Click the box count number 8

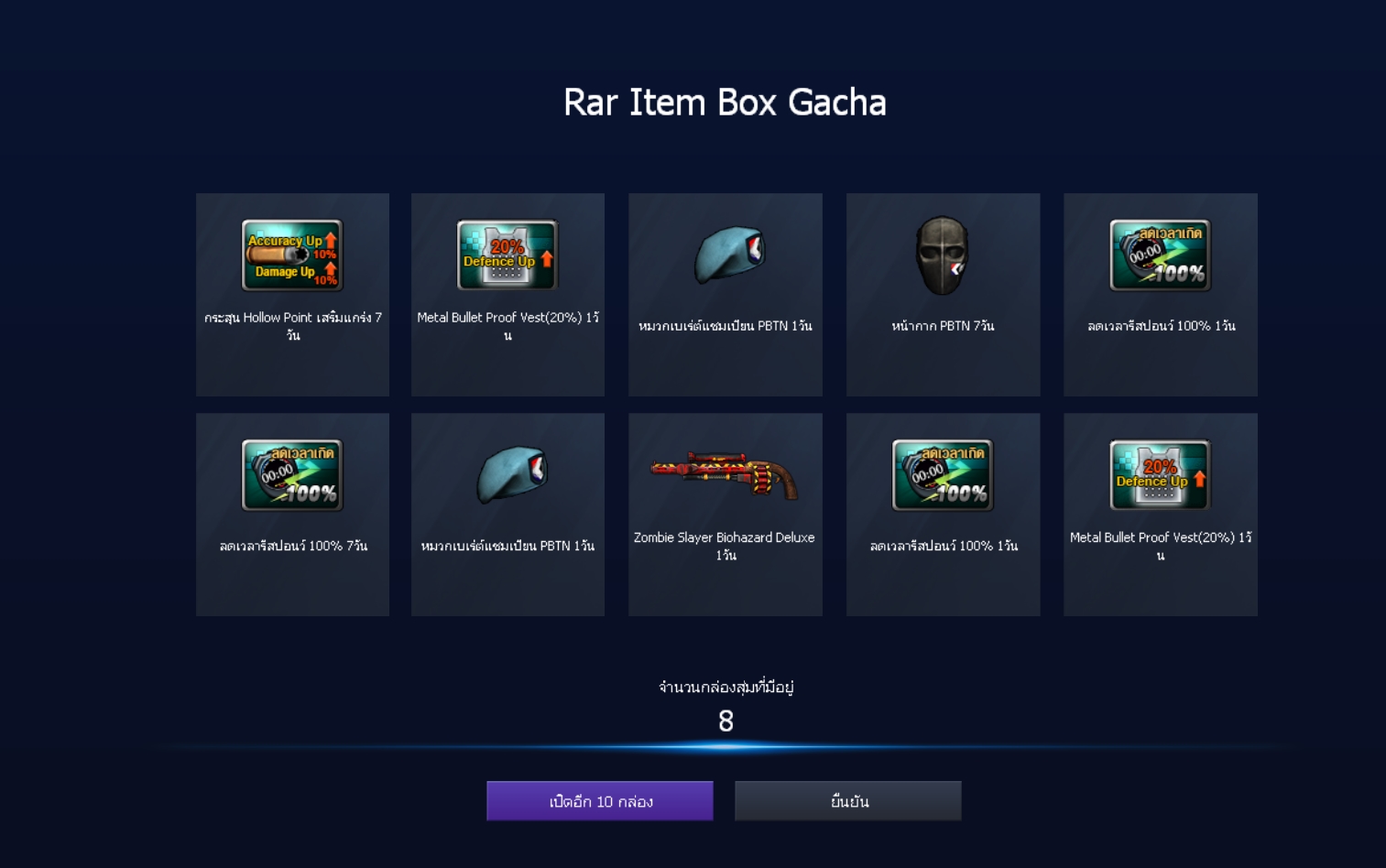pos(725,723)
